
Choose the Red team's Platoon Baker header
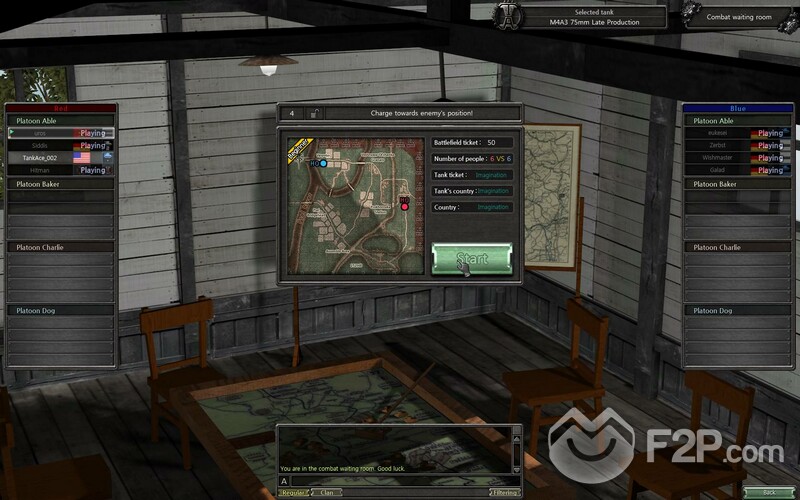click(x=60, y=184)
